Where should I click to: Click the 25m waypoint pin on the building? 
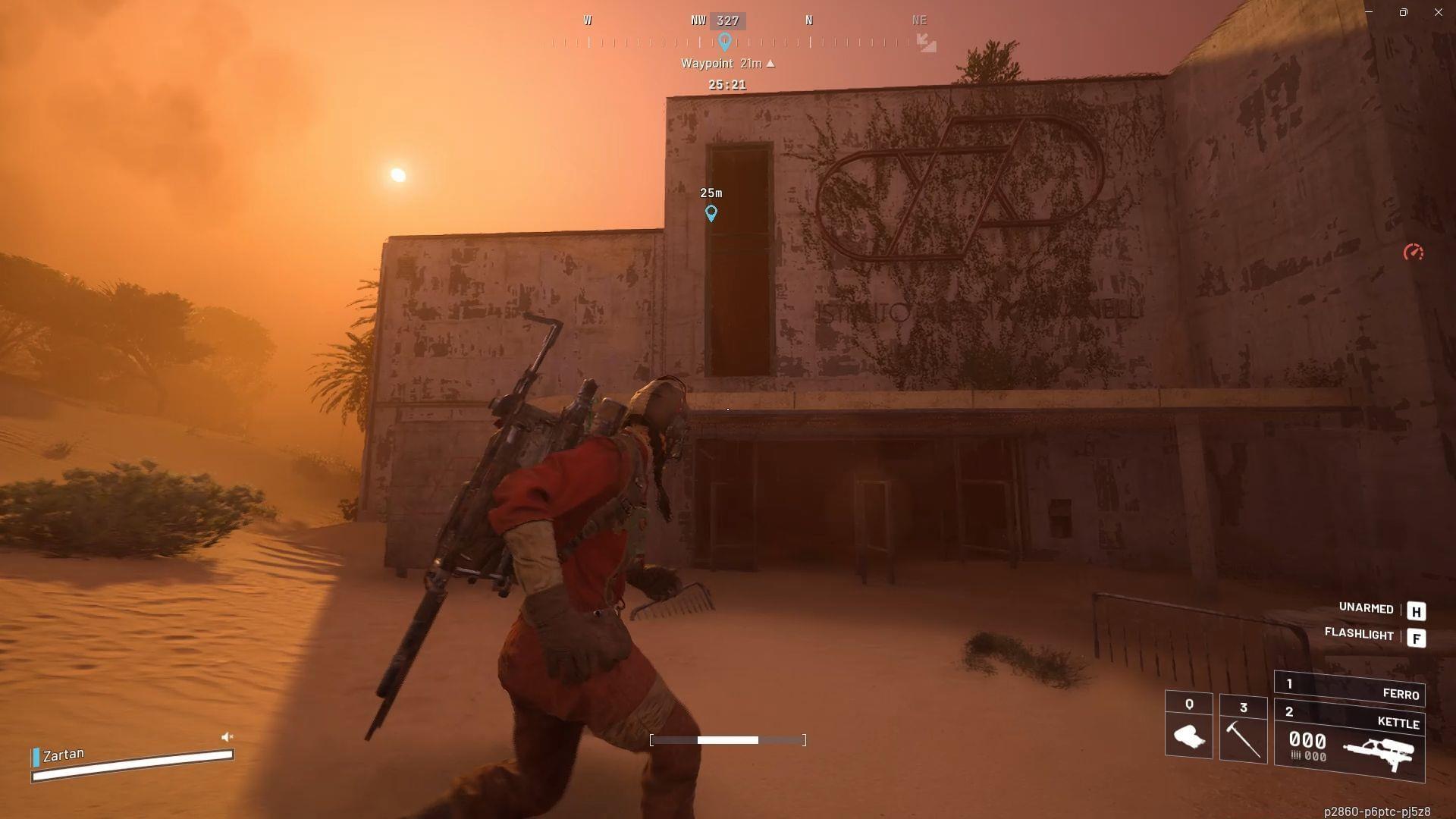pyautogui.click(x=711, y=215)
